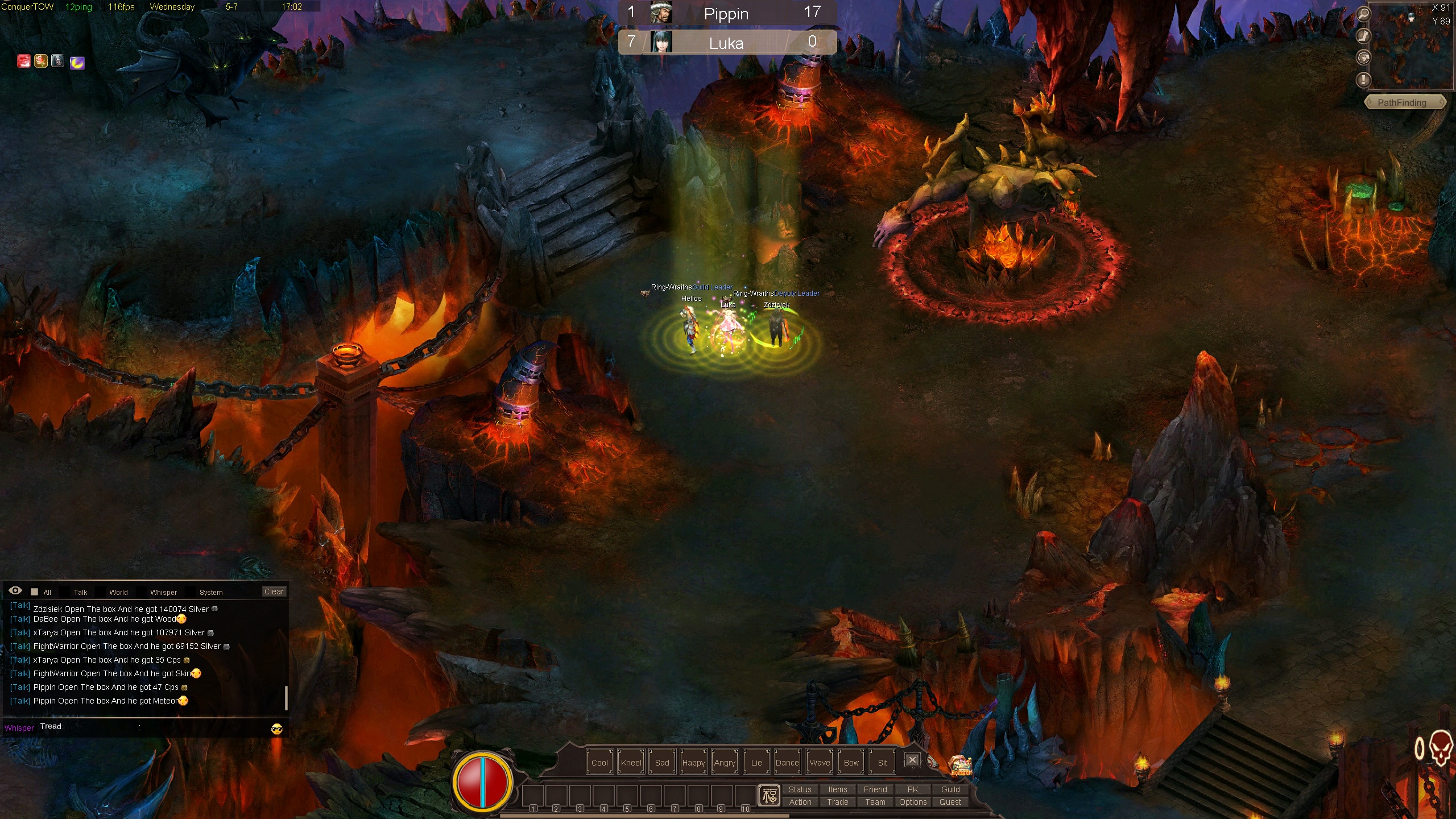
Task: Close the emote action bar
Action: pyautogui.click(x=912, y=760)
